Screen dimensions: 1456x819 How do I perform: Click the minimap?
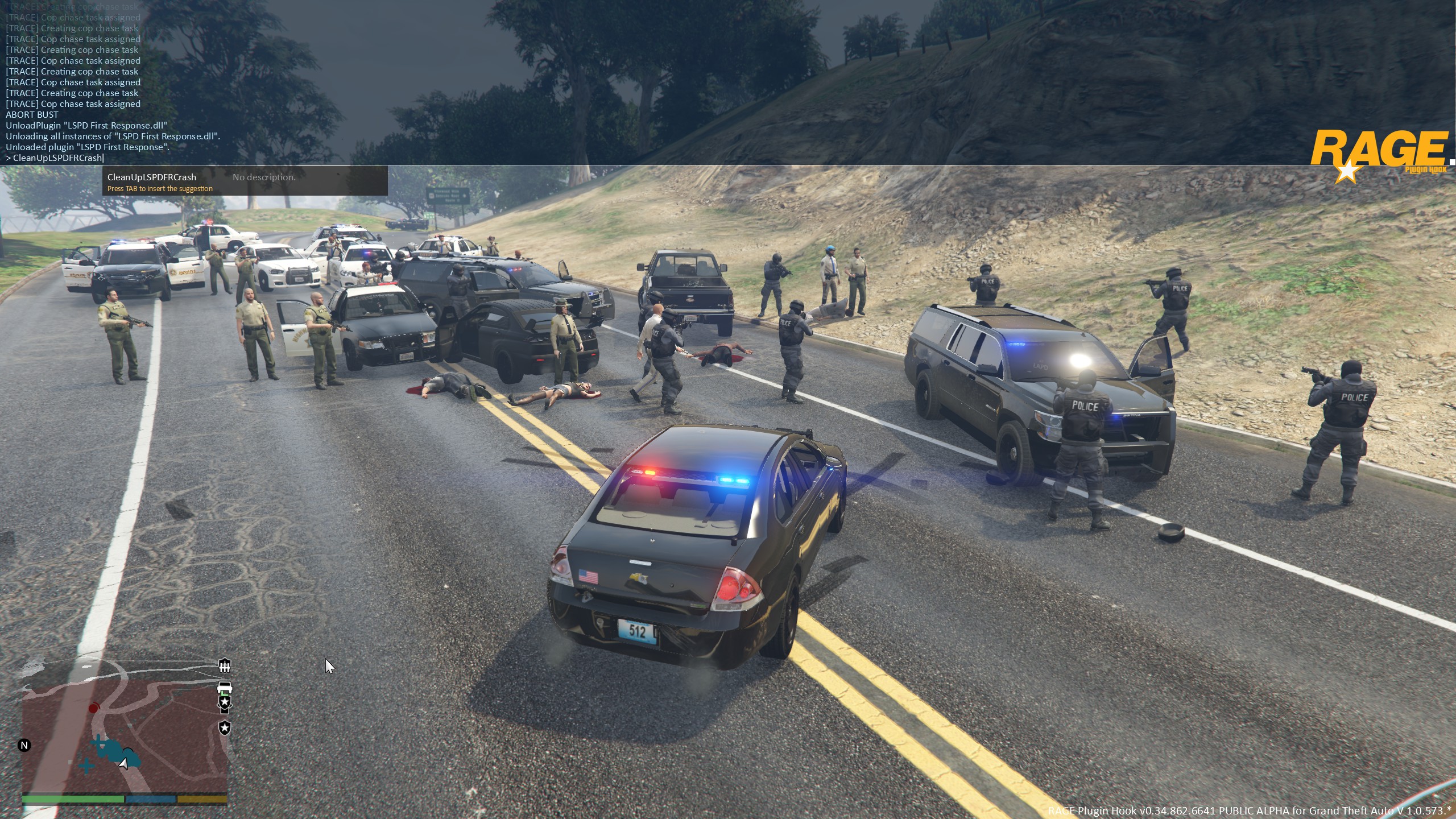pyautogui.click(x=125, y=734)
